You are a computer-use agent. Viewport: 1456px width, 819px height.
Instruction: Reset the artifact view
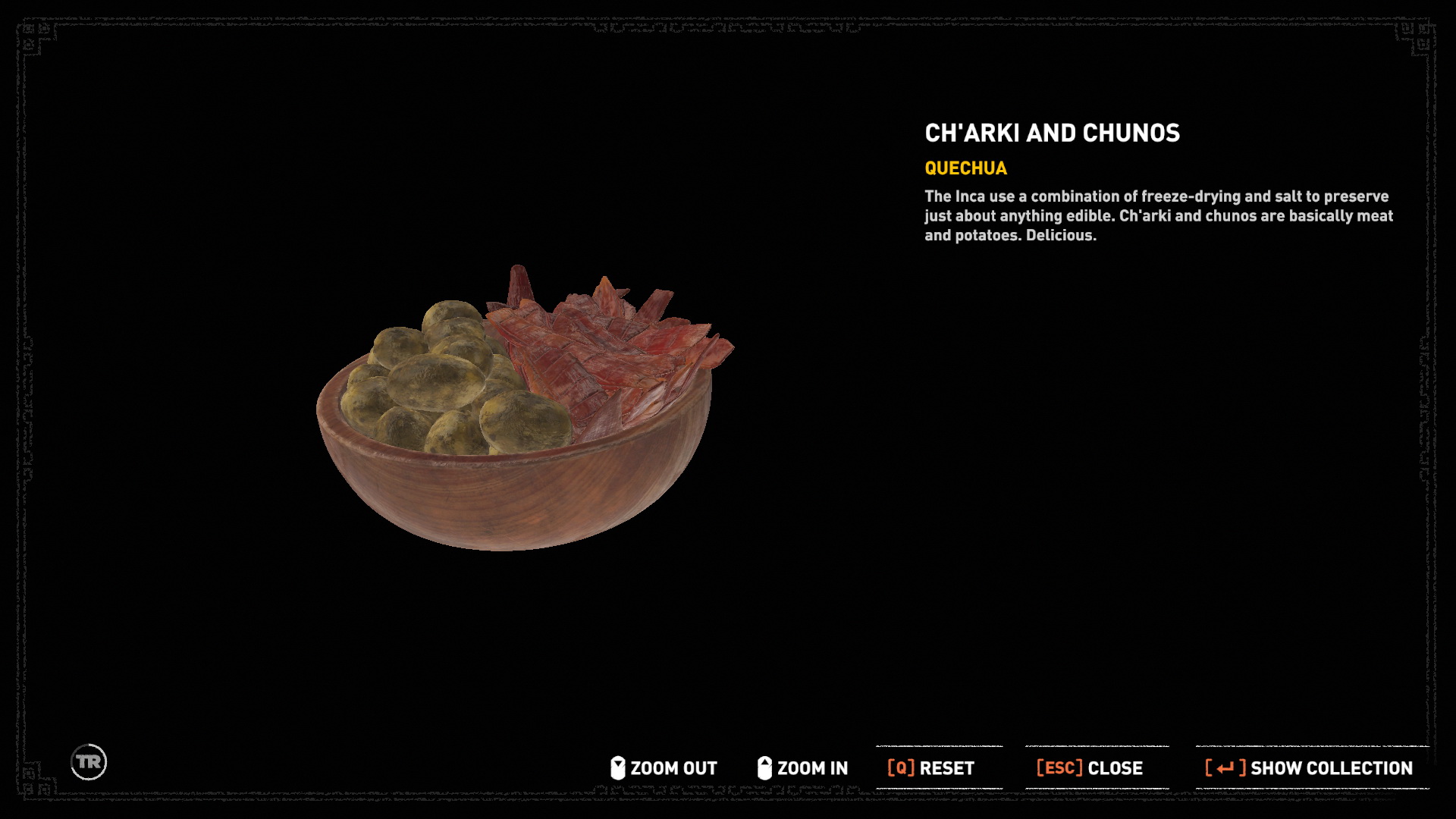931,768
